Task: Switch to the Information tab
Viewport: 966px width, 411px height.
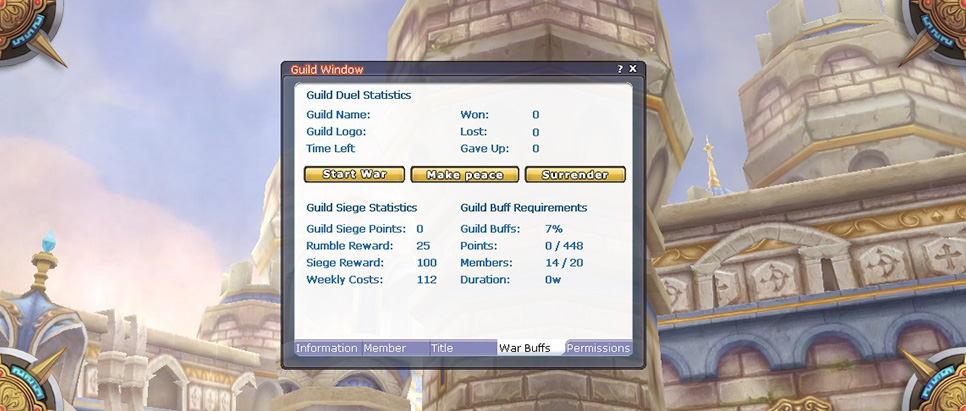Action: [326, 348]
